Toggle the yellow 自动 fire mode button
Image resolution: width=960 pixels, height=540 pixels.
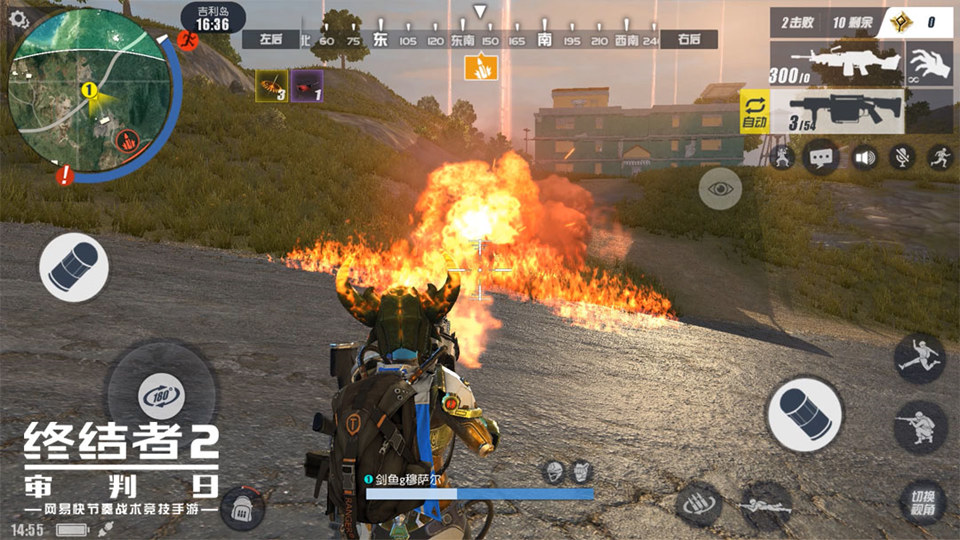753,112
